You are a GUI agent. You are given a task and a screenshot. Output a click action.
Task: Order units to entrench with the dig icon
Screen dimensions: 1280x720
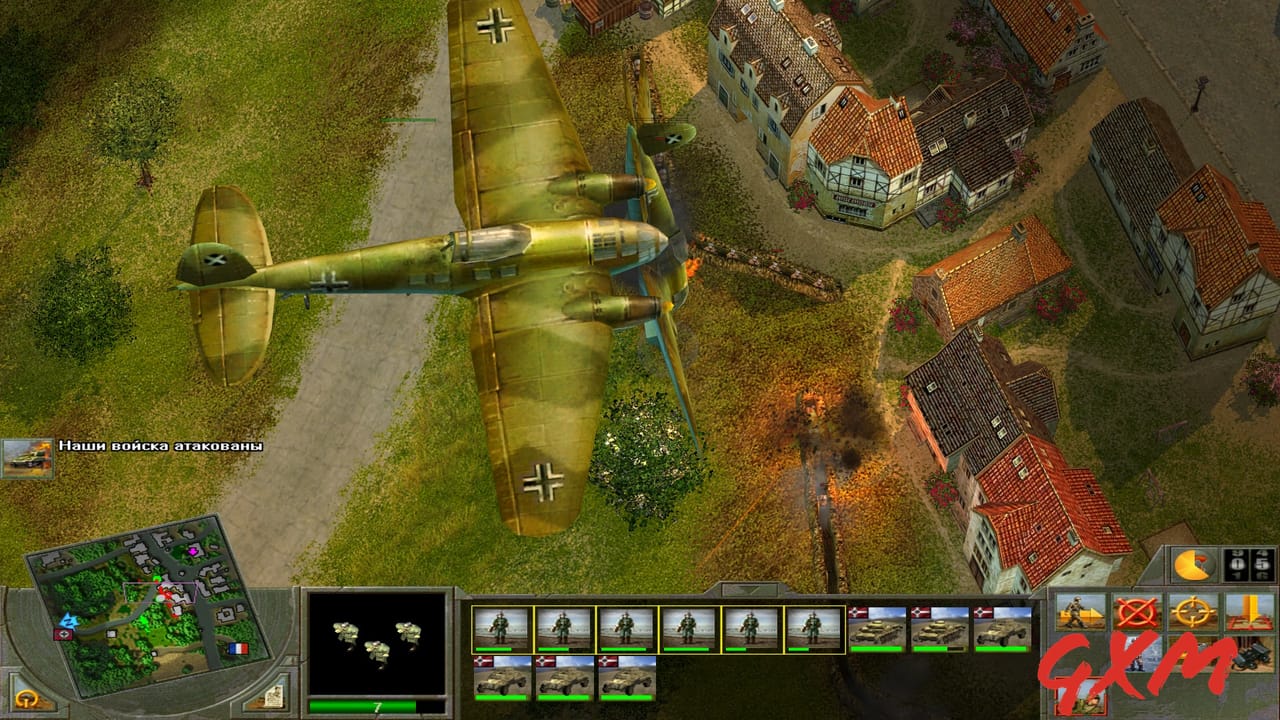[x=1250, y=612]
